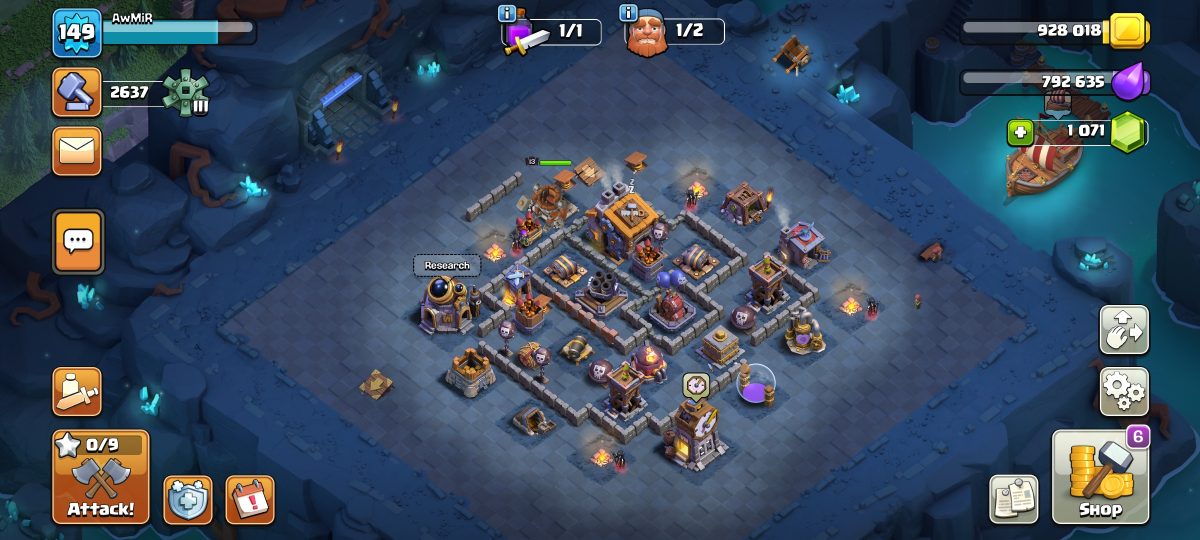Show builder info icon above sword
The height and width of the screenshot is (540, 1200).
click(x=507, y=13)
